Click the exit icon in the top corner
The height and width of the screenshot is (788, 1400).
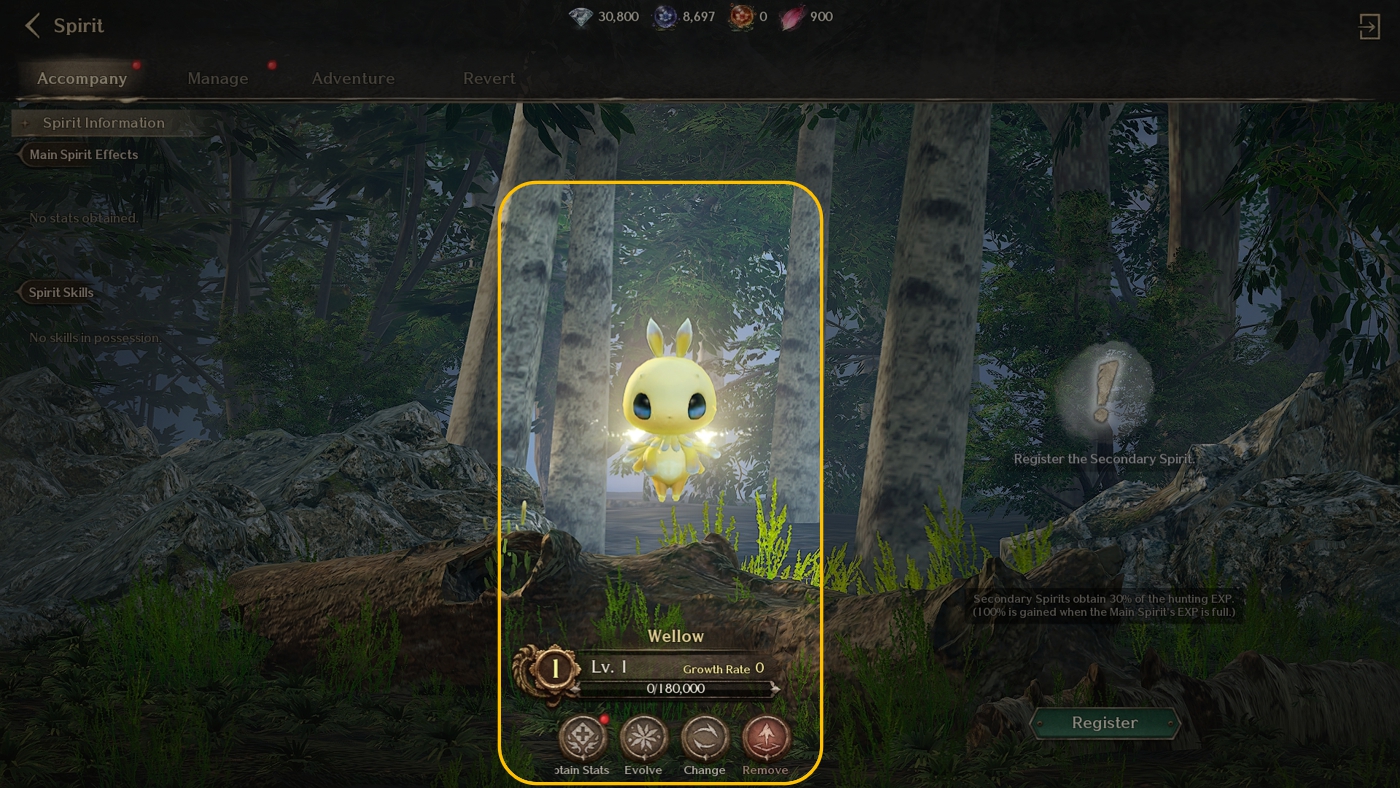point(1369,26)
